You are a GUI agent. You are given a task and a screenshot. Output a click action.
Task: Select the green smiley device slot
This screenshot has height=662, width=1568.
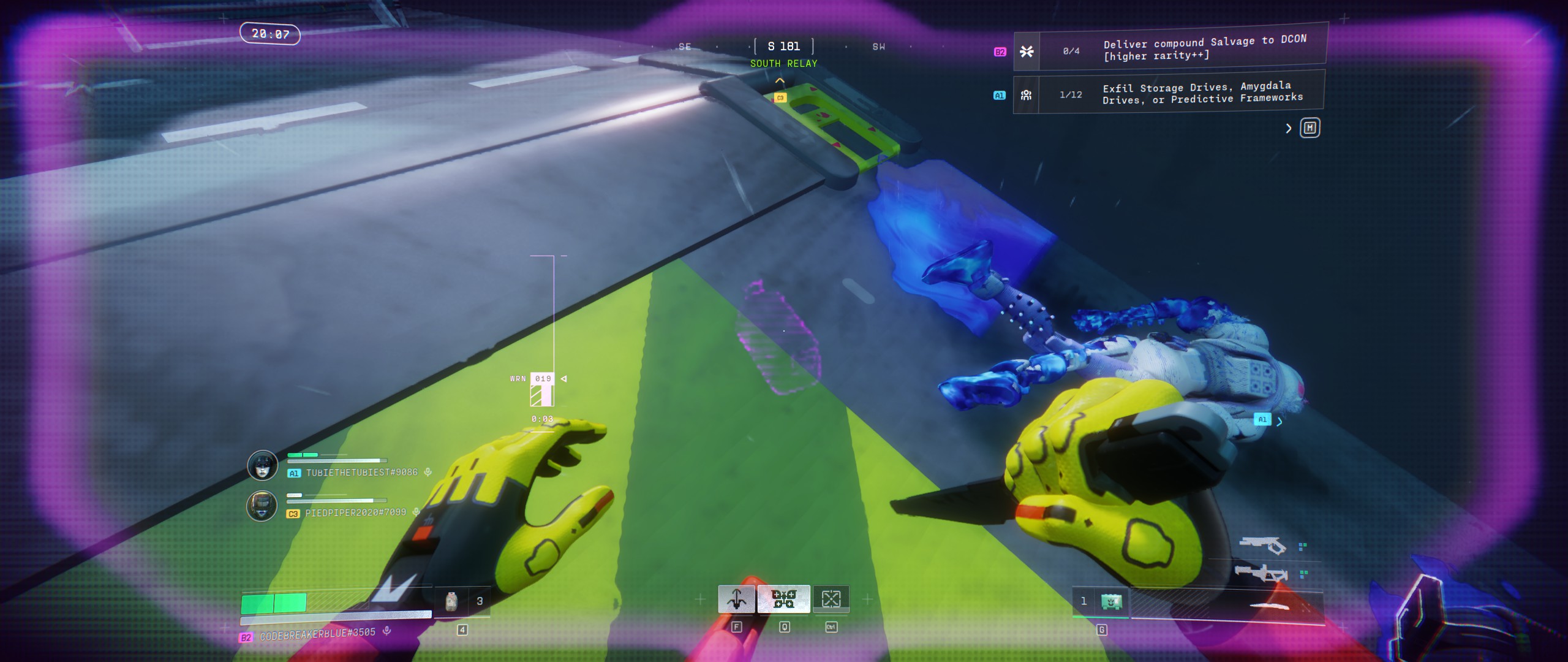point(1111,601)
